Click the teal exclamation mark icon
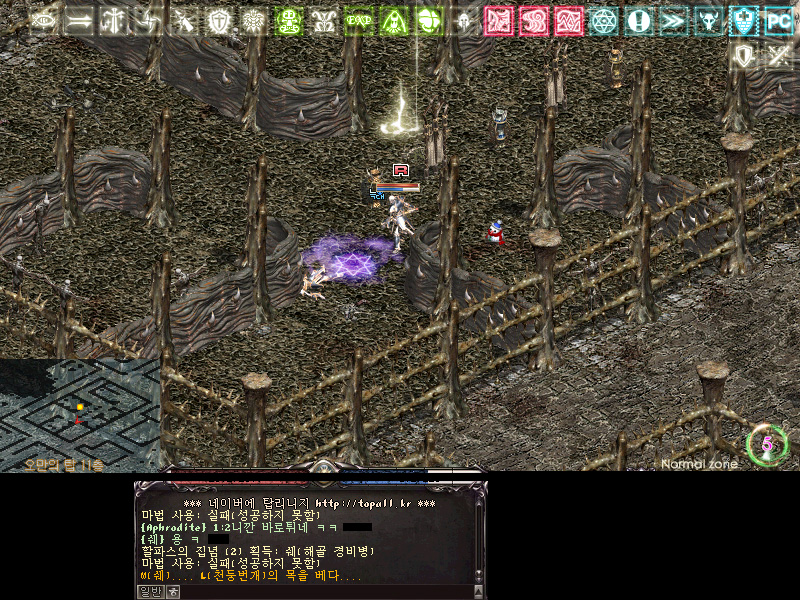Image resolution: width=800 pixels, height=600 pixels. point(638,21)
